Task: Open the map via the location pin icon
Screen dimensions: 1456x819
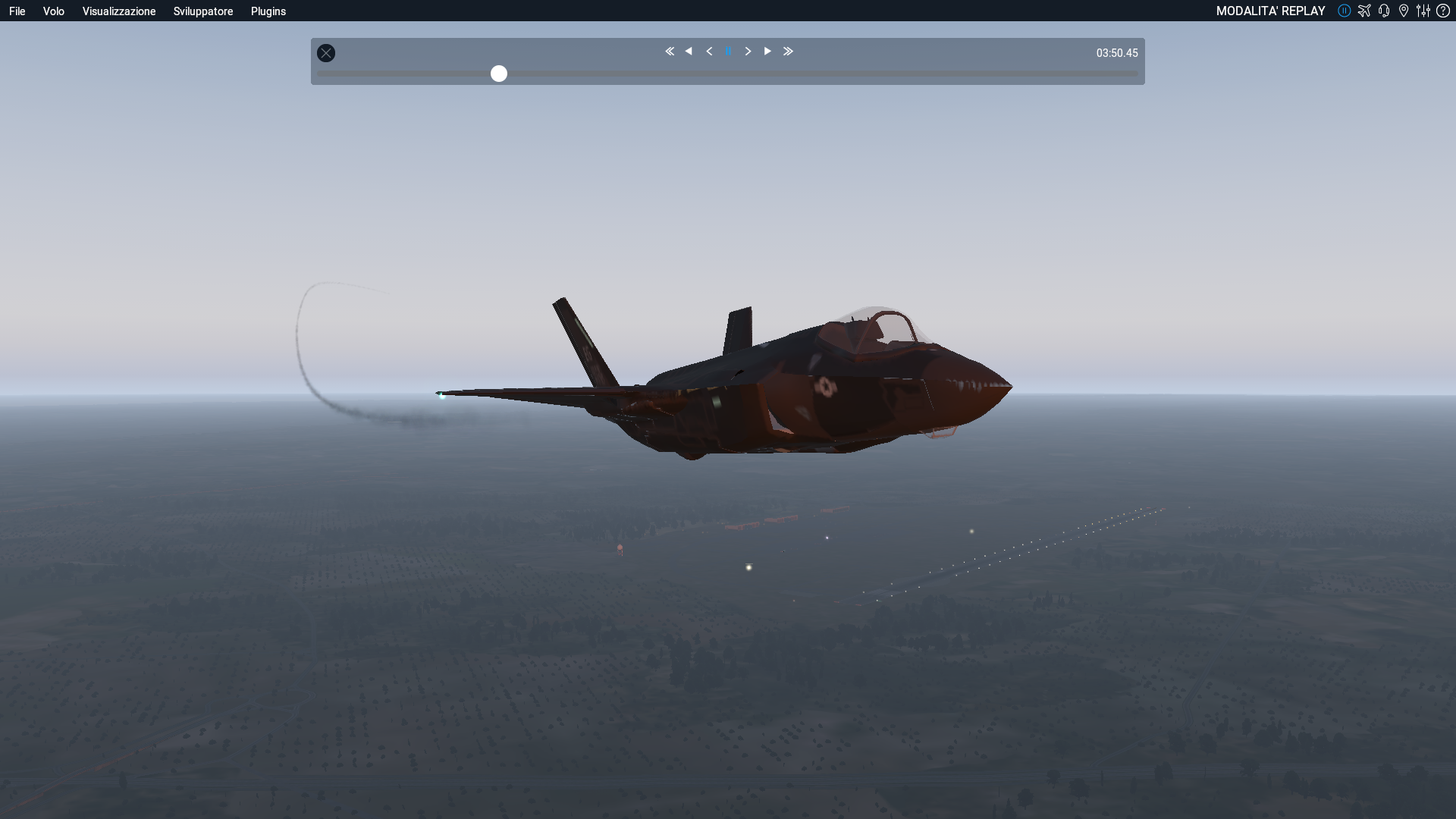Action: (1404, 11)
